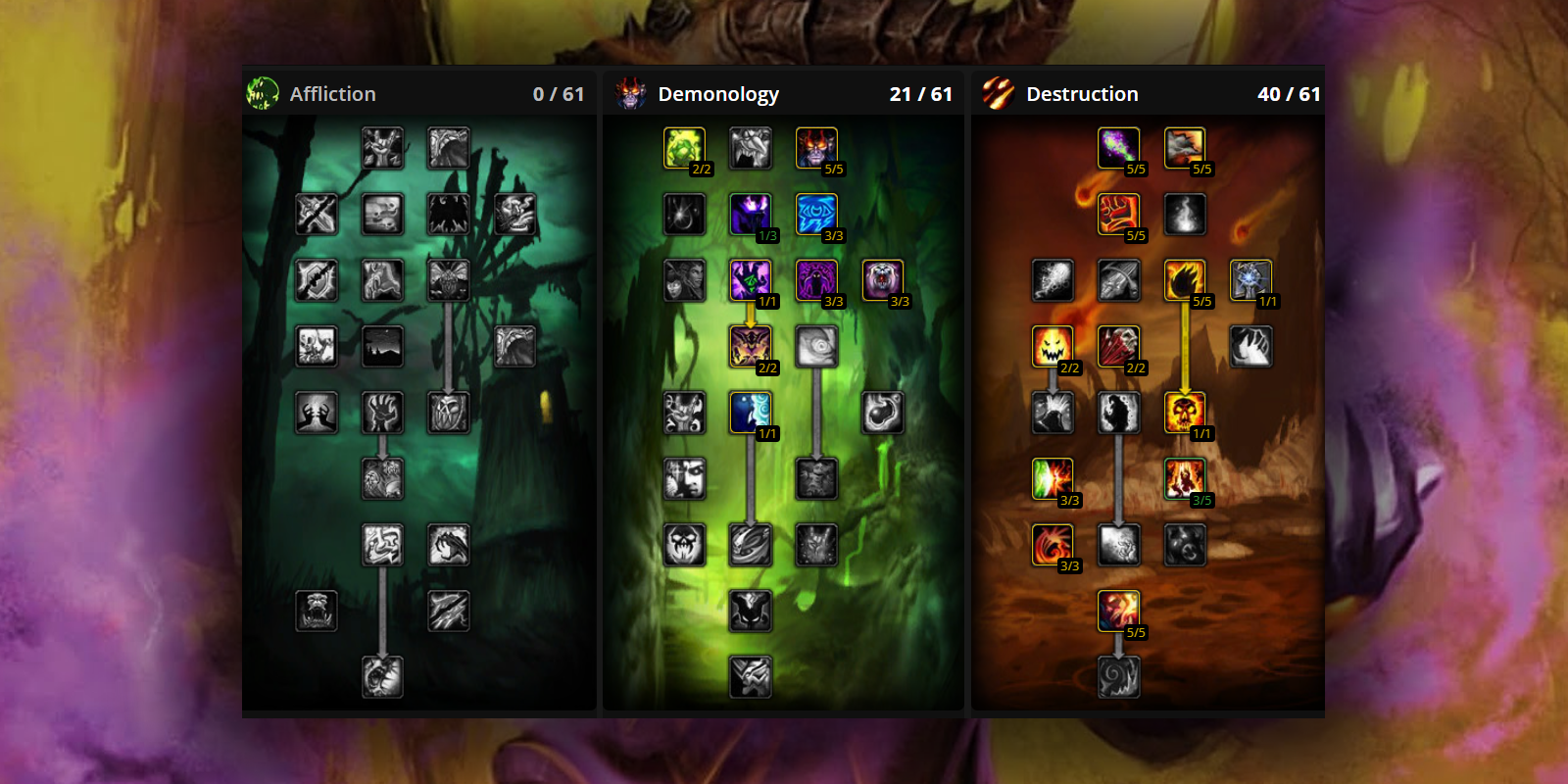The width and height of the screenshot is (1568, 784).
Task: Click the Cataclysm talent in Destruction
Action: [x=1187, y=148]
